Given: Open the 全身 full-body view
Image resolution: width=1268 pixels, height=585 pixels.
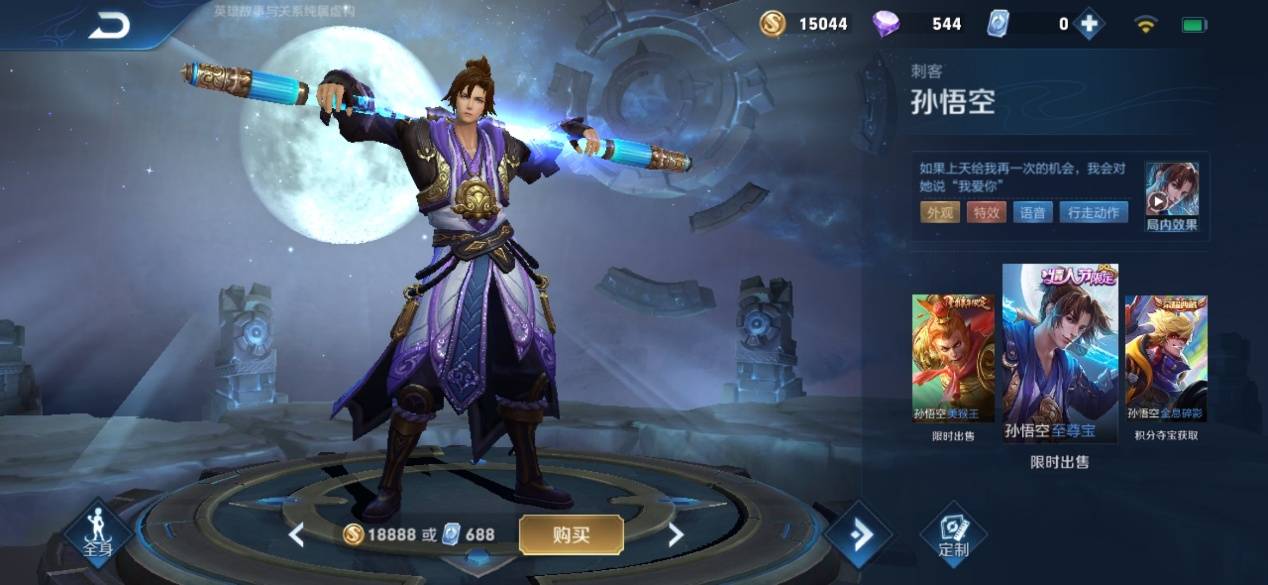Looking at the screenshot, I should tap(98, 532).
